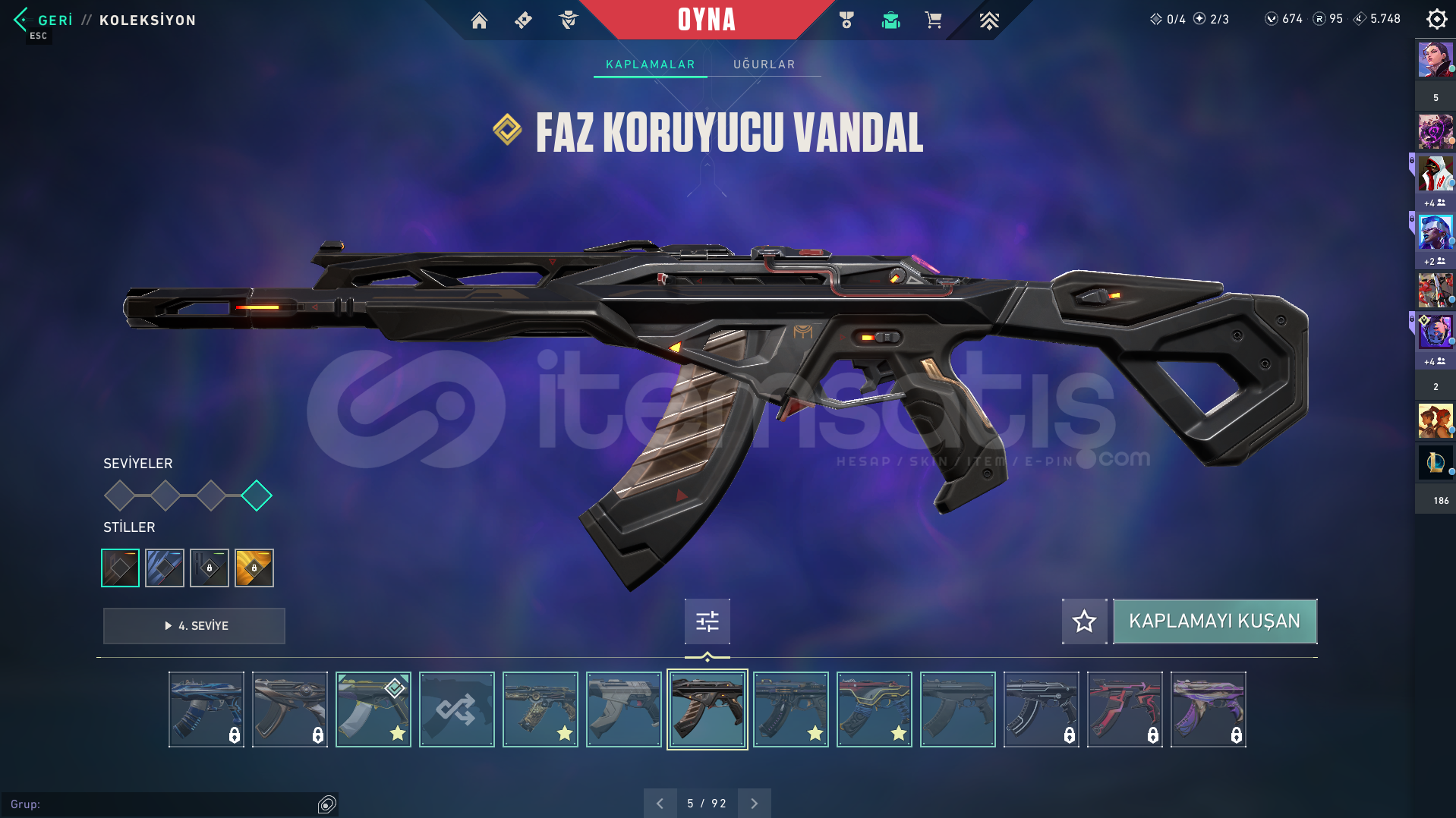This screenshot has height=818, width=1456.
Task: Open the battlepass medal icon
Action: point(845,20)
